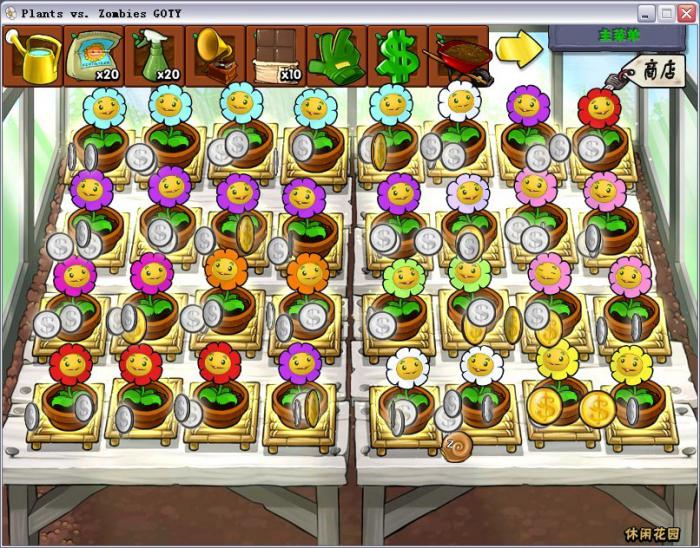Select the phonograph tool

click(216, 56)
